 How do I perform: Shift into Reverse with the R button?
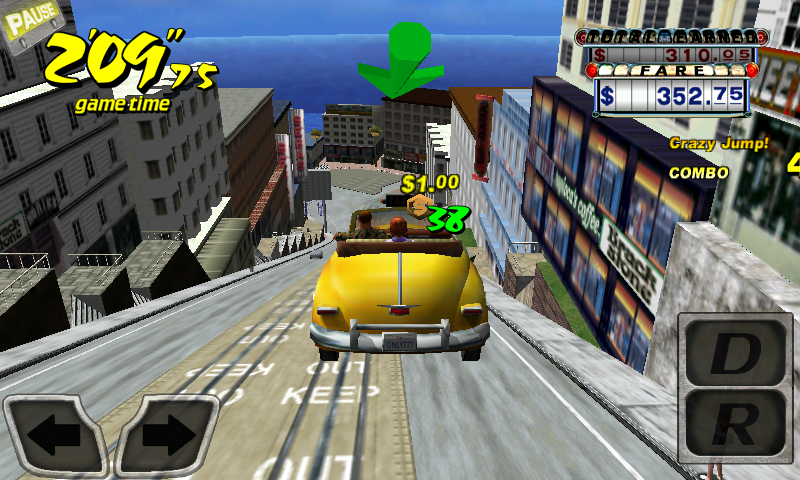[735, 425]
